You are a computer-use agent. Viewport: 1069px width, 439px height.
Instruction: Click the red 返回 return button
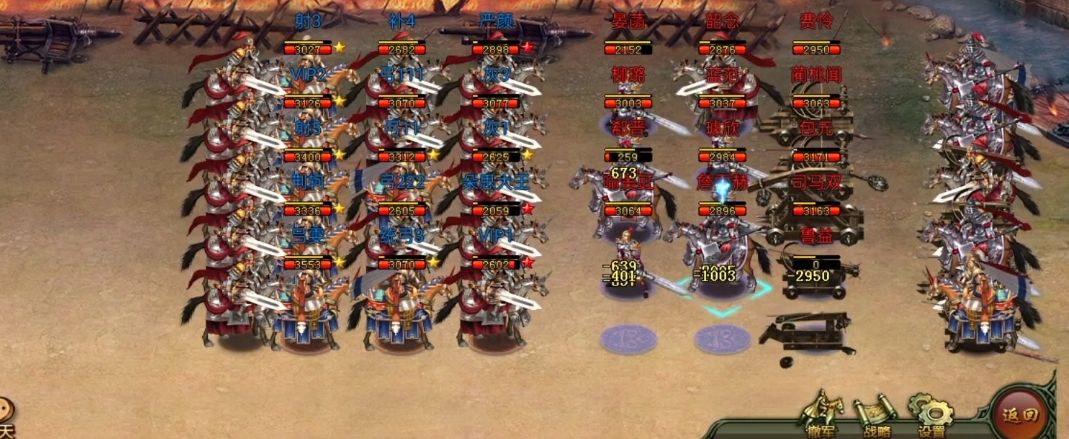[x=1021, y=412]
